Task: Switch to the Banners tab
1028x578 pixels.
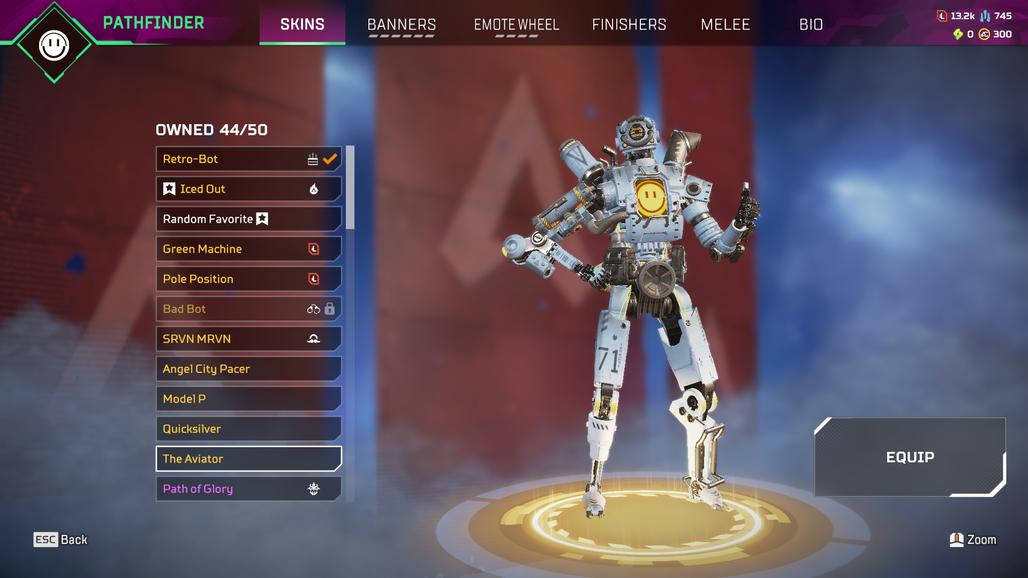Action: tap(401, 24)
